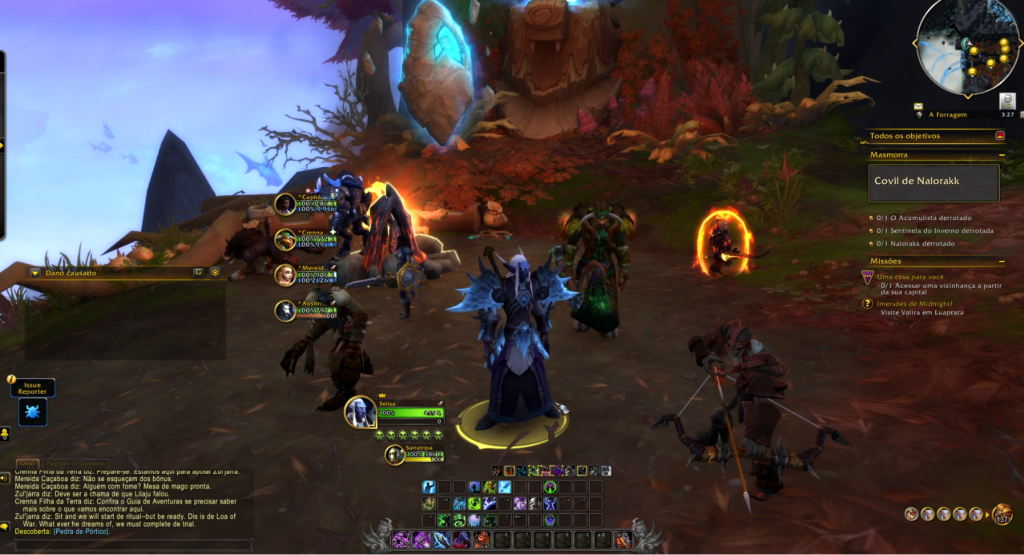Click the player portrait Seliaa
This screenshot has height=555, width=1024.
[x=361, y=411]
